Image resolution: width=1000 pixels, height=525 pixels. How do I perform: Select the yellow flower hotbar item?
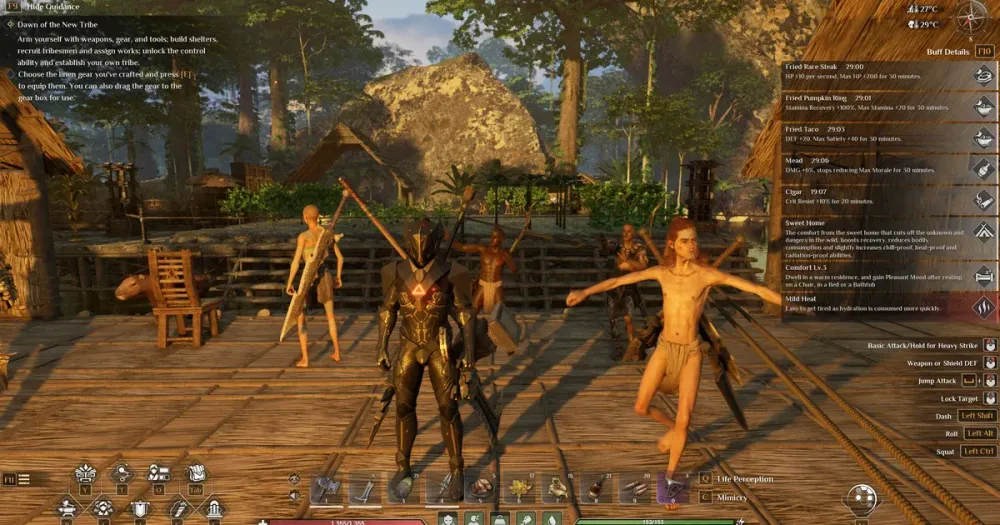(x=519, y=487)
